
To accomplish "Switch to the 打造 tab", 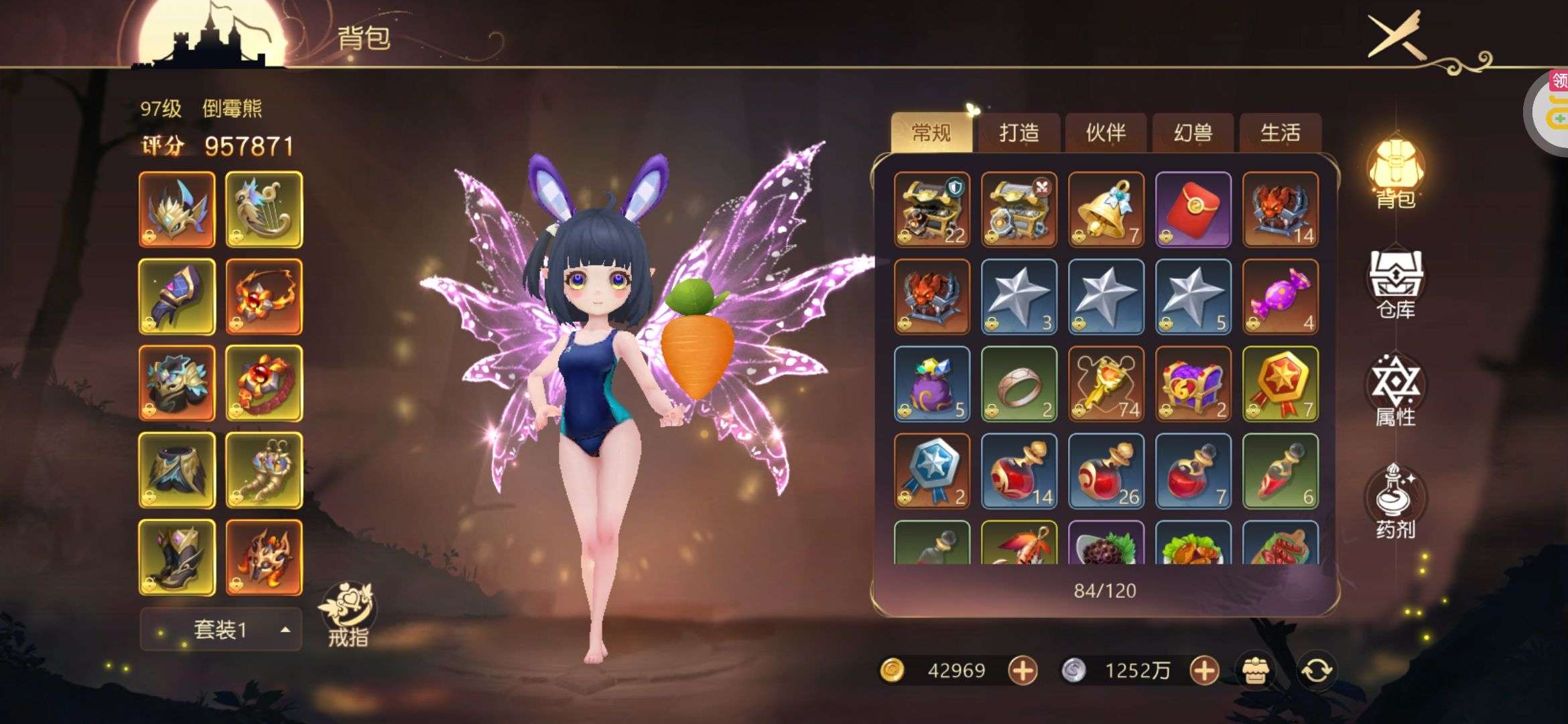I will [1019, 133].
